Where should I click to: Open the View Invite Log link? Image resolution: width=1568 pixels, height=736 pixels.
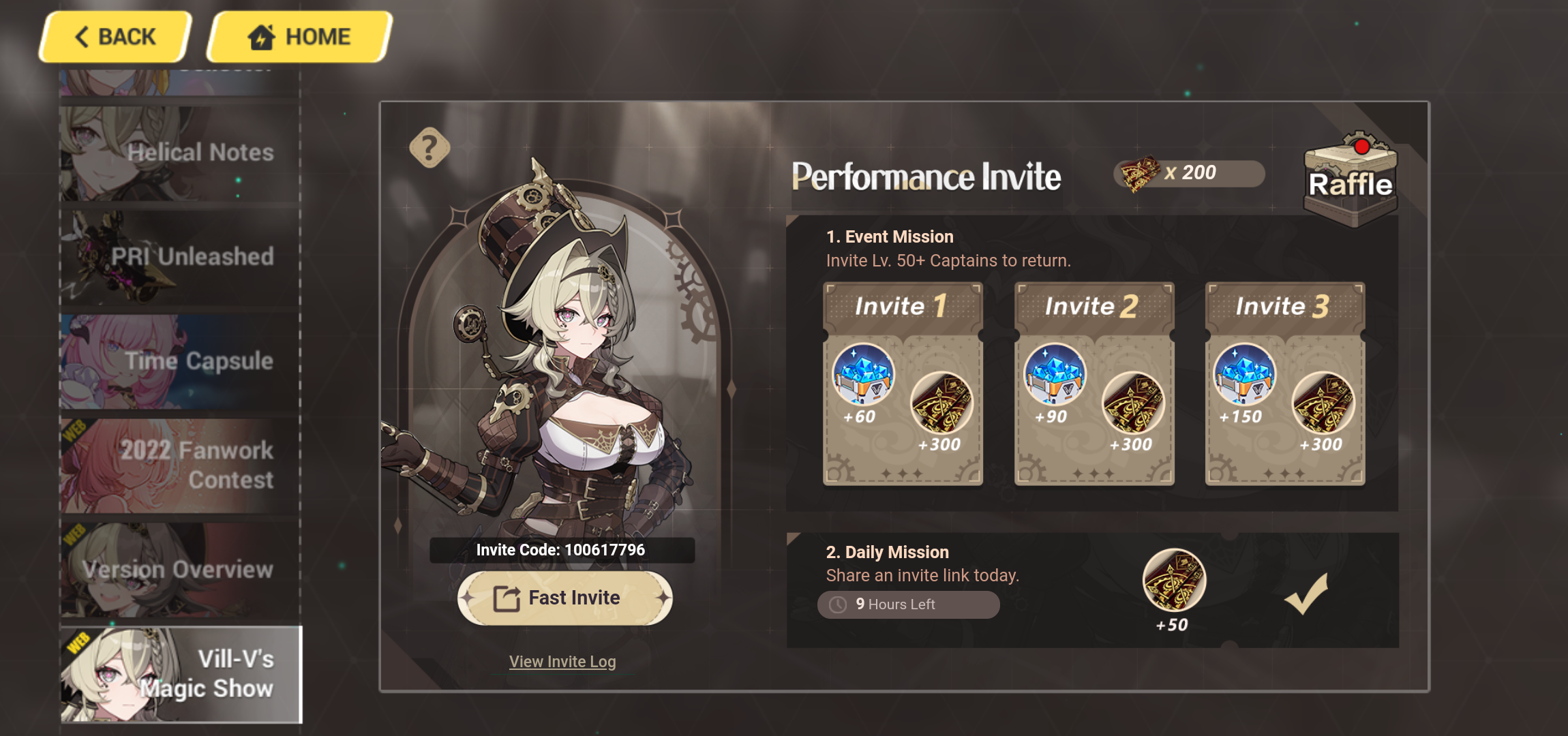tap(562, 661)
